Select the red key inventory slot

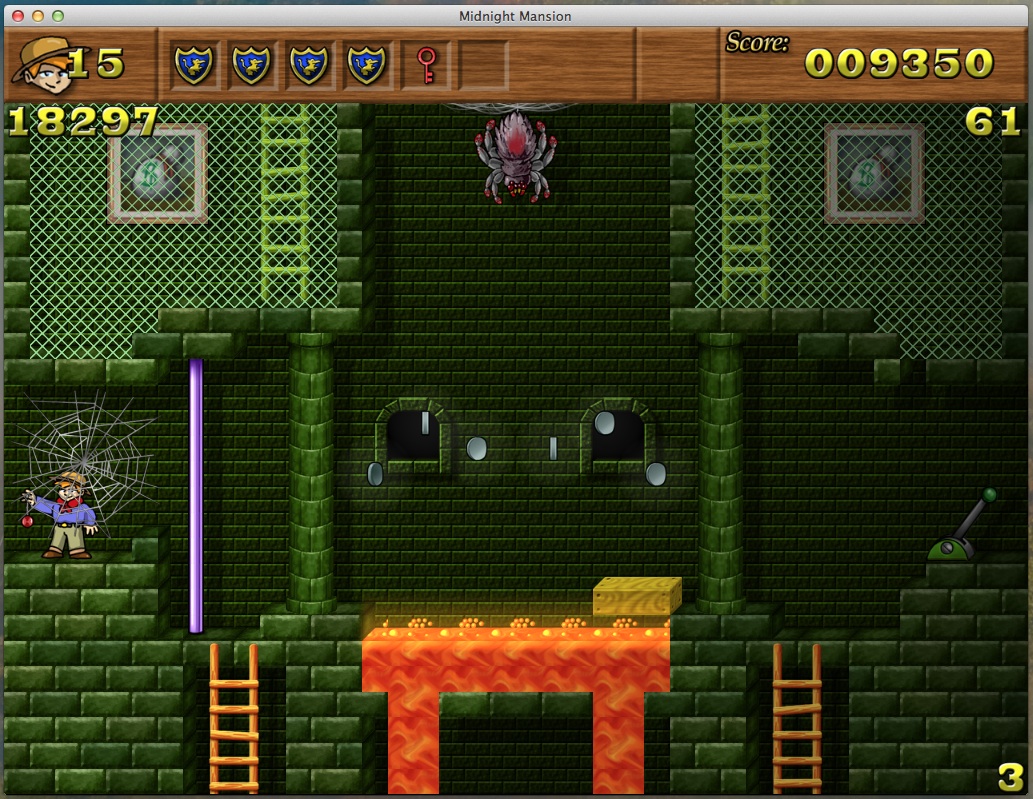[x=426, y=66]
